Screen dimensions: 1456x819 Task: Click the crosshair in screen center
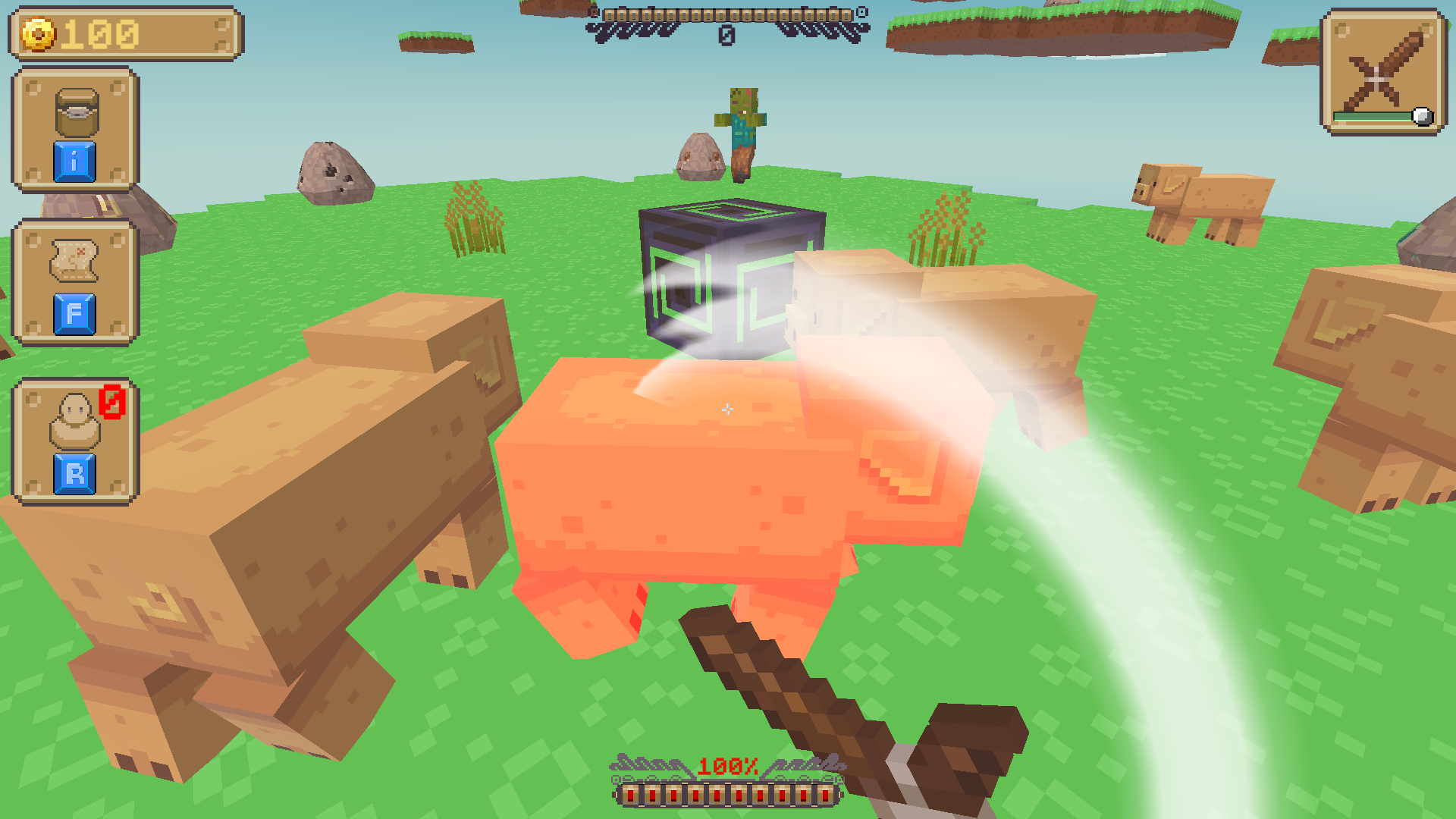click(x=728, y=409)
